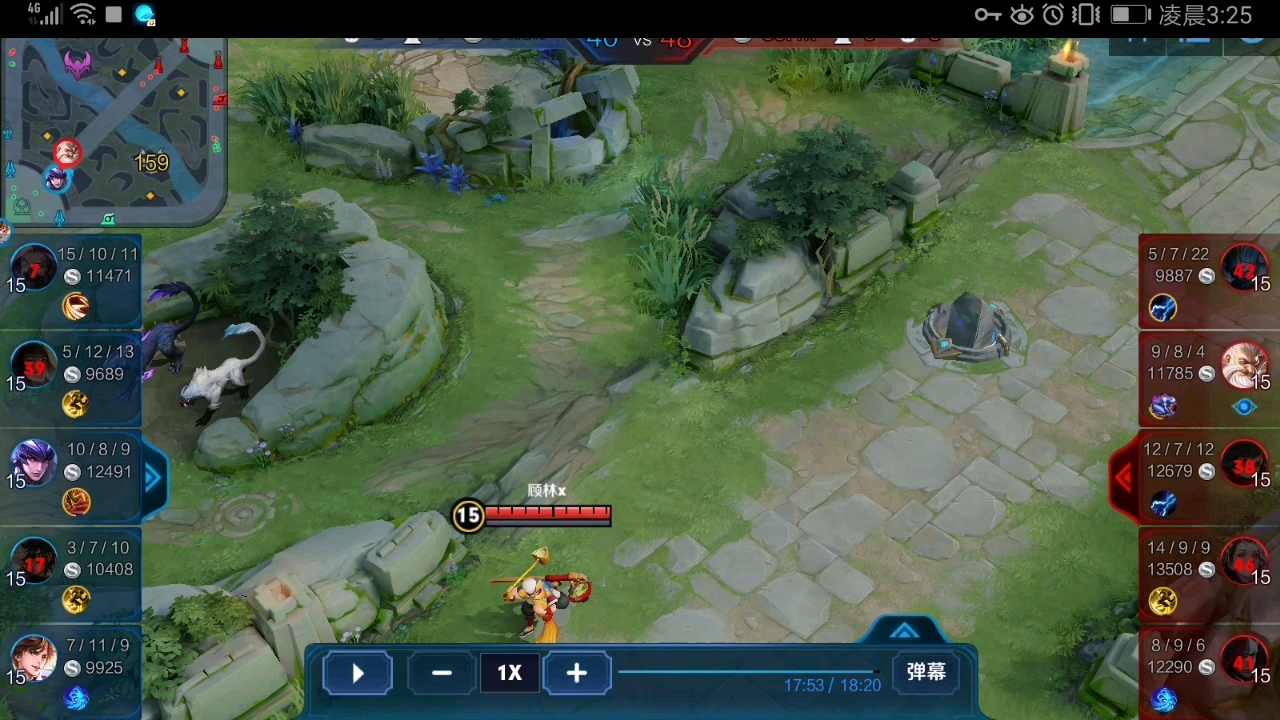This screenshot has width=1280, height=720.
Task: Open the minimap
Action: (112, 132)
